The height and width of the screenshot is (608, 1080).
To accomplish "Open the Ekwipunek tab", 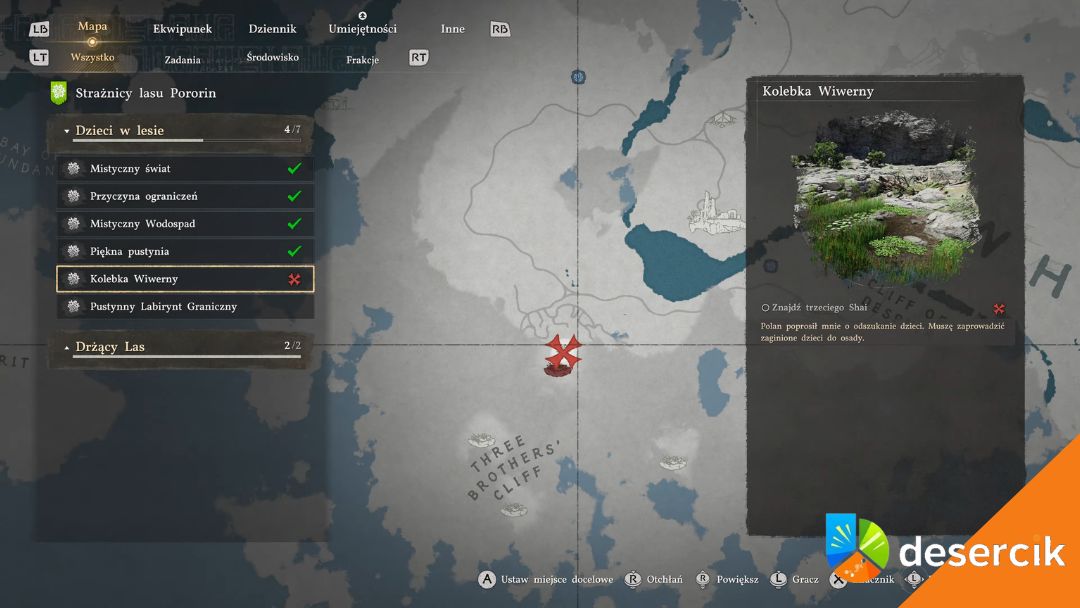I will click(182, 29).
